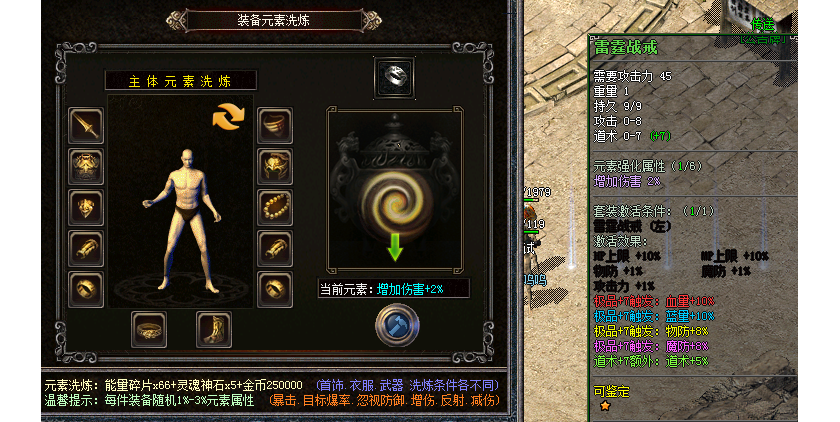Select the golden helmet slot
Viewport: 840px width, 422px height.
[275, 166]
